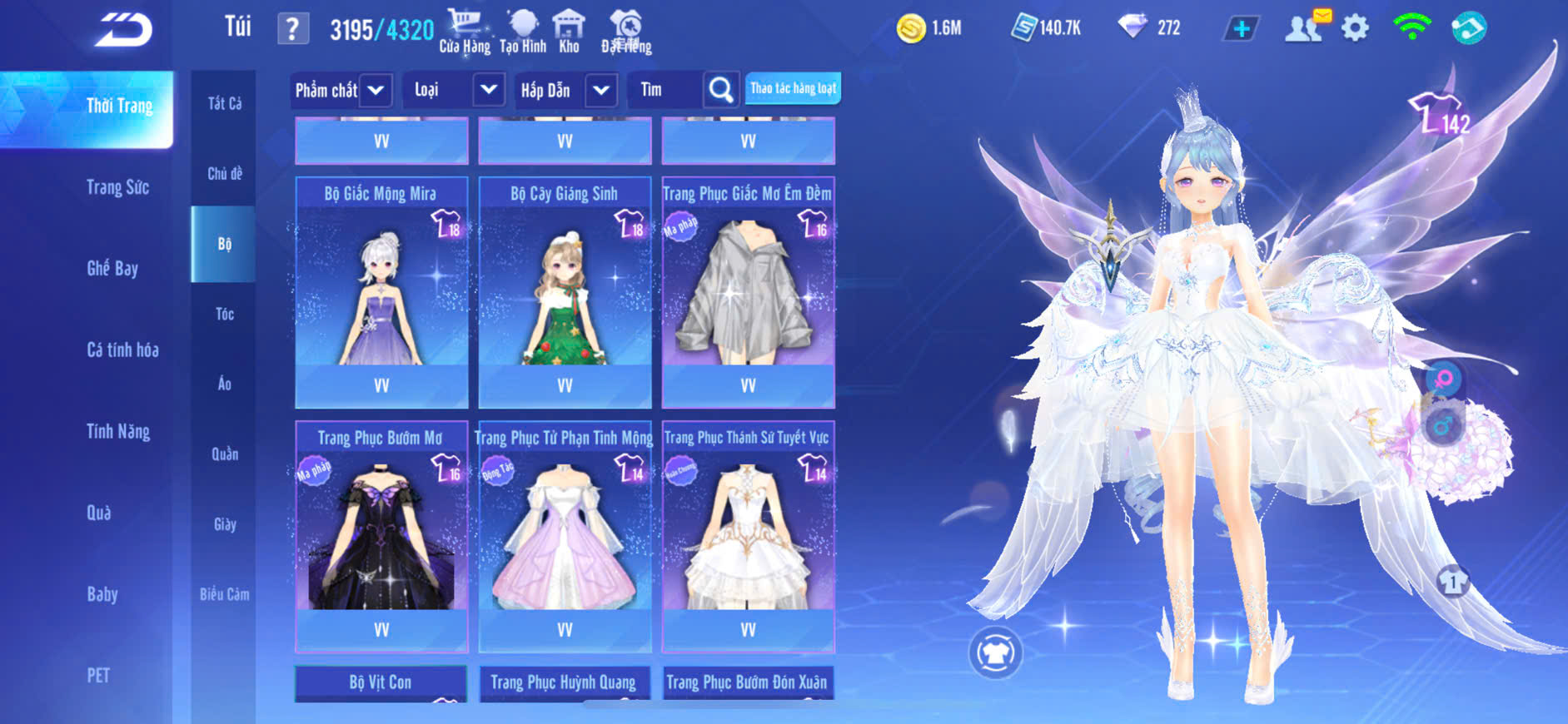This screenshot has width=1568, height=724.
Task: Select the Ghế Bay category
Action: (112, 268)
